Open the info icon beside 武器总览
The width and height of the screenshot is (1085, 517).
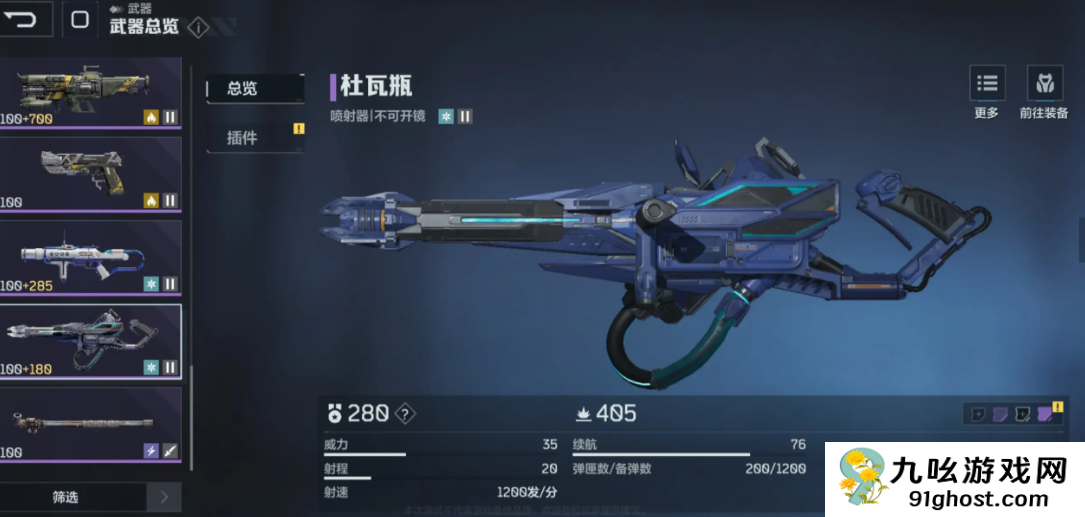coord(198,28)
